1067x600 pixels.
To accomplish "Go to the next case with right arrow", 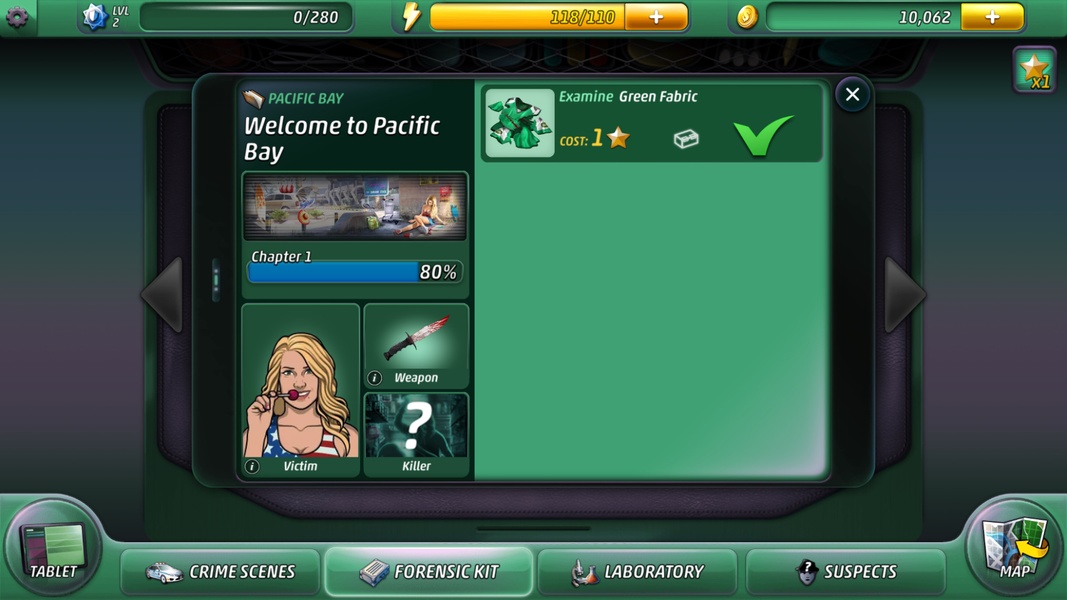I will point(904,295).
